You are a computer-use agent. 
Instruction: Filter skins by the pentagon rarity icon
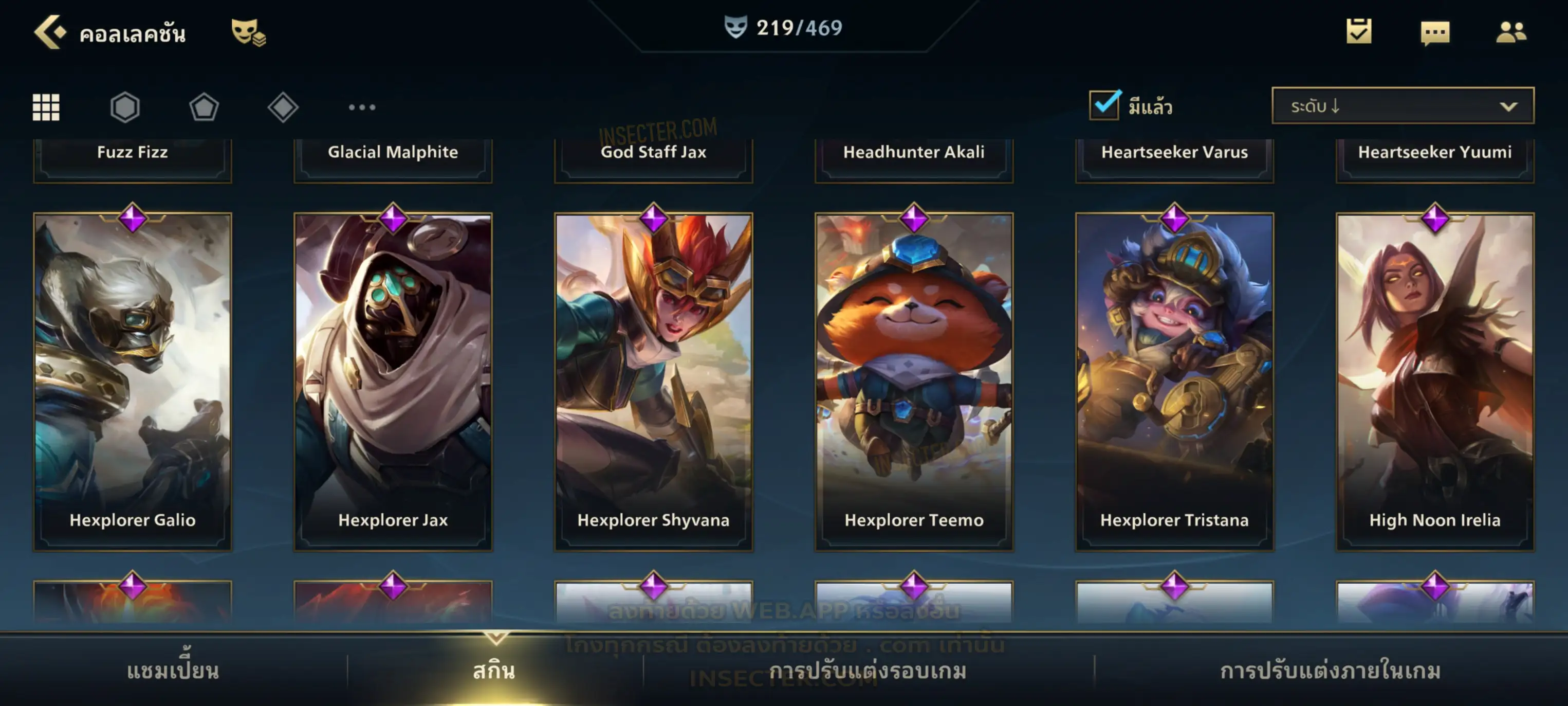pos(204,107)
